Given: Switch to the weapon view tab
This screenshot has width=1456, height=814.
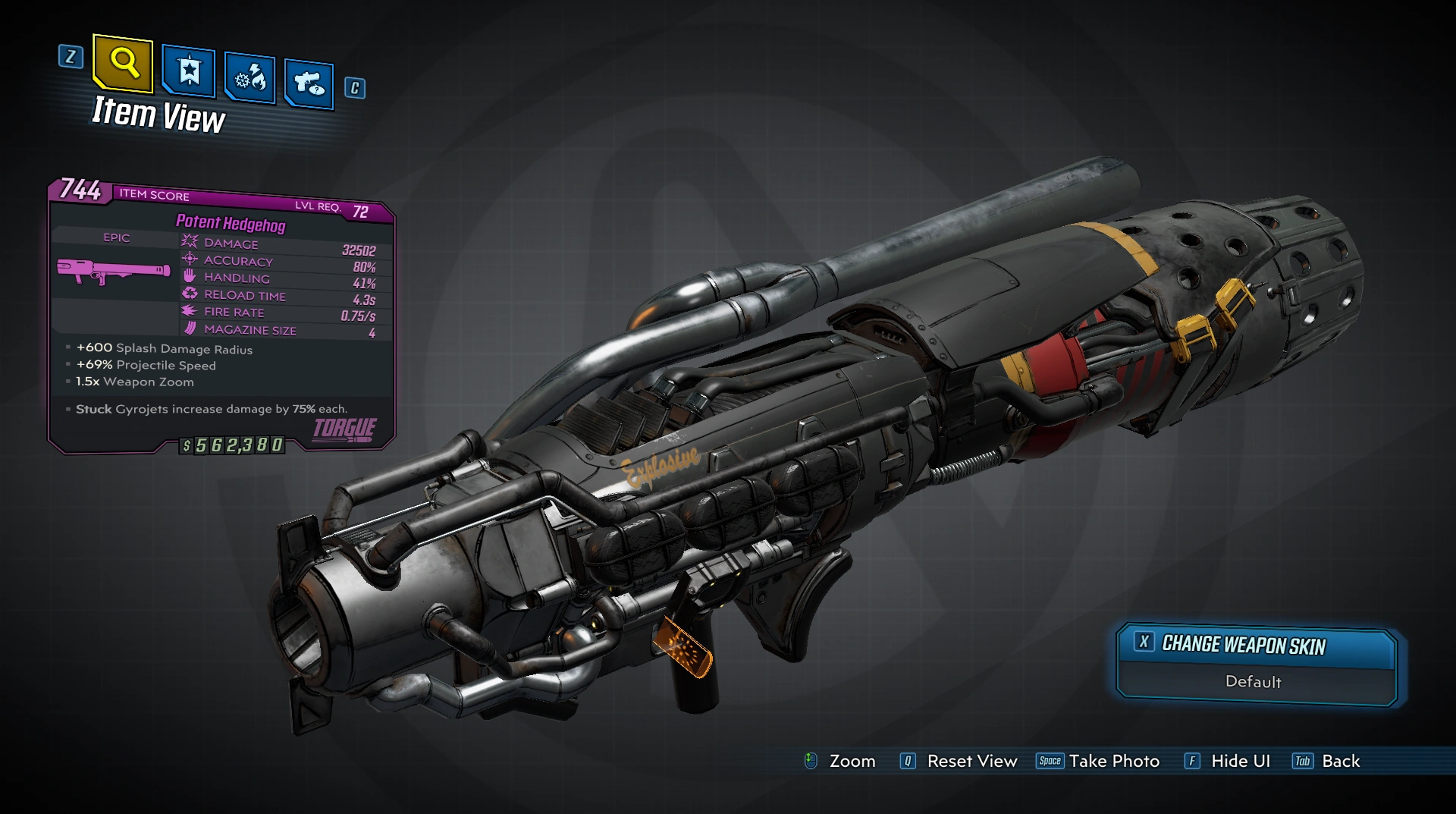Looking at the screenshot, I should (x=309, y=83).
